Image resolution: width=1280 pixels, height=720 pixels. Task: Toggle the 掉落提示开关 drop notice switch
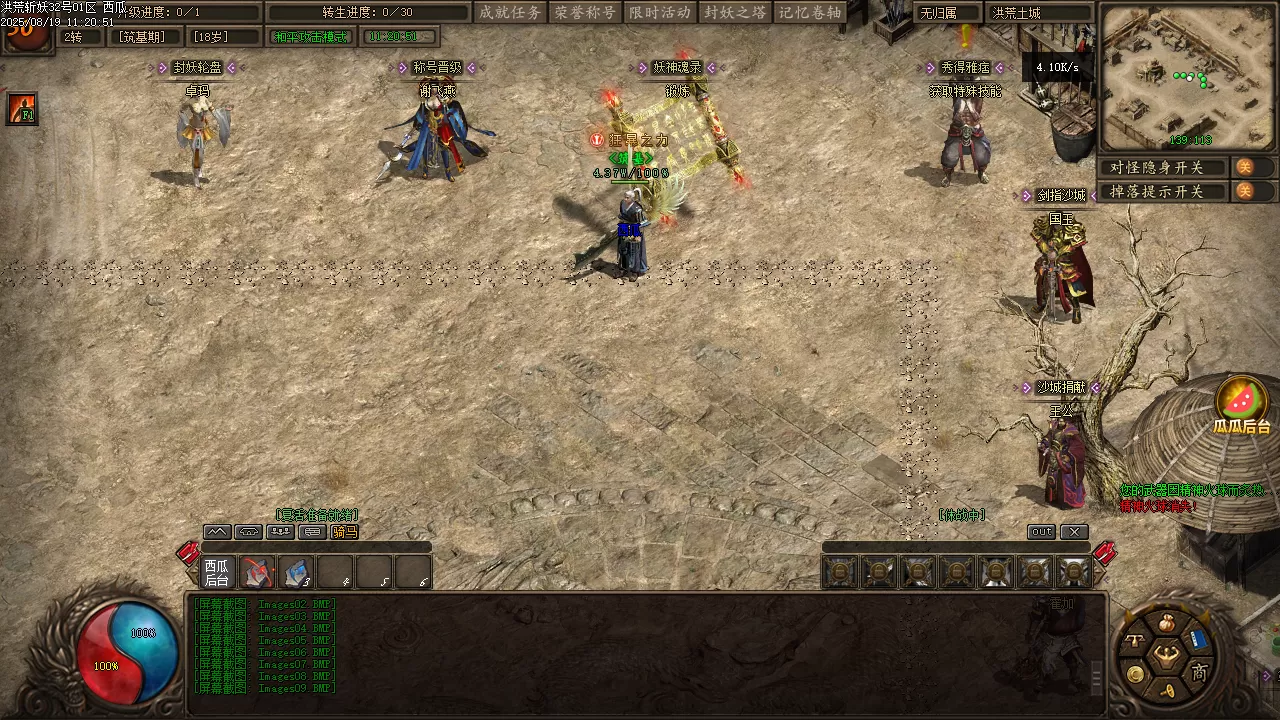coord(1245,191)
